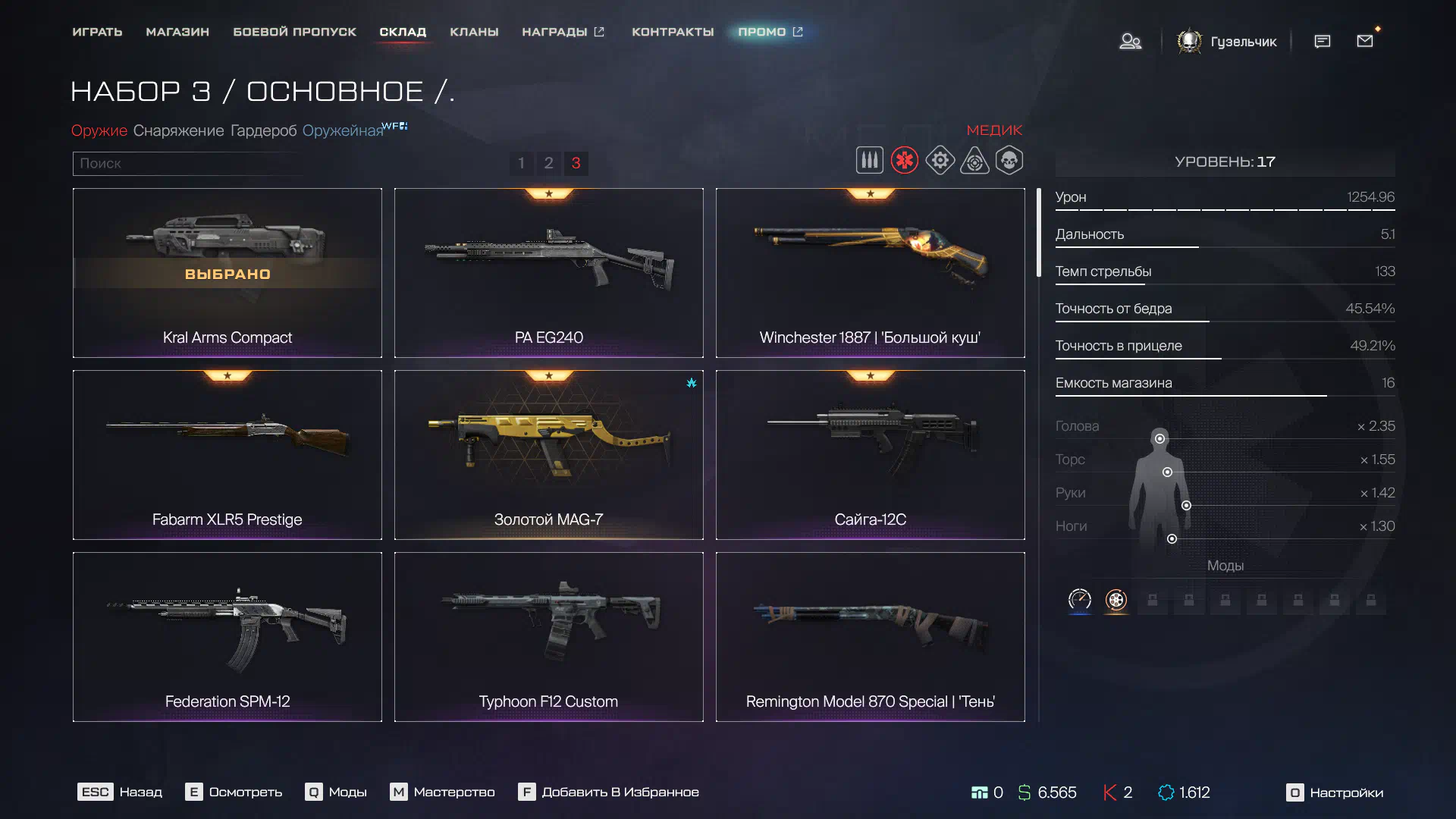Open the Боевой пропуск page
The image size is (1456, 819).
tap(294, 32)
